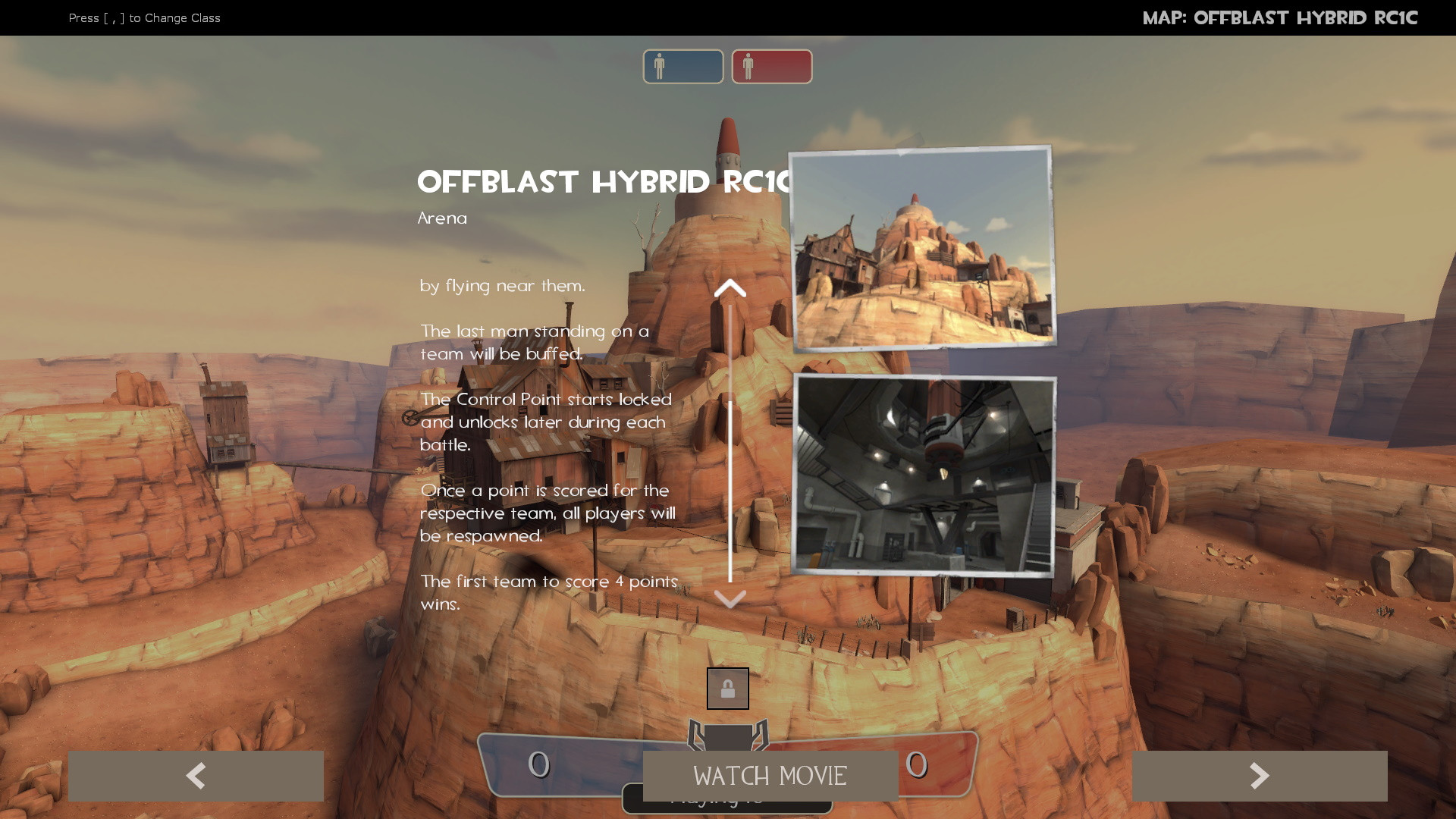This screenshot has height=819, width=1456.
Task: Continue with the right arrow button
Action: pos(1259,776)
